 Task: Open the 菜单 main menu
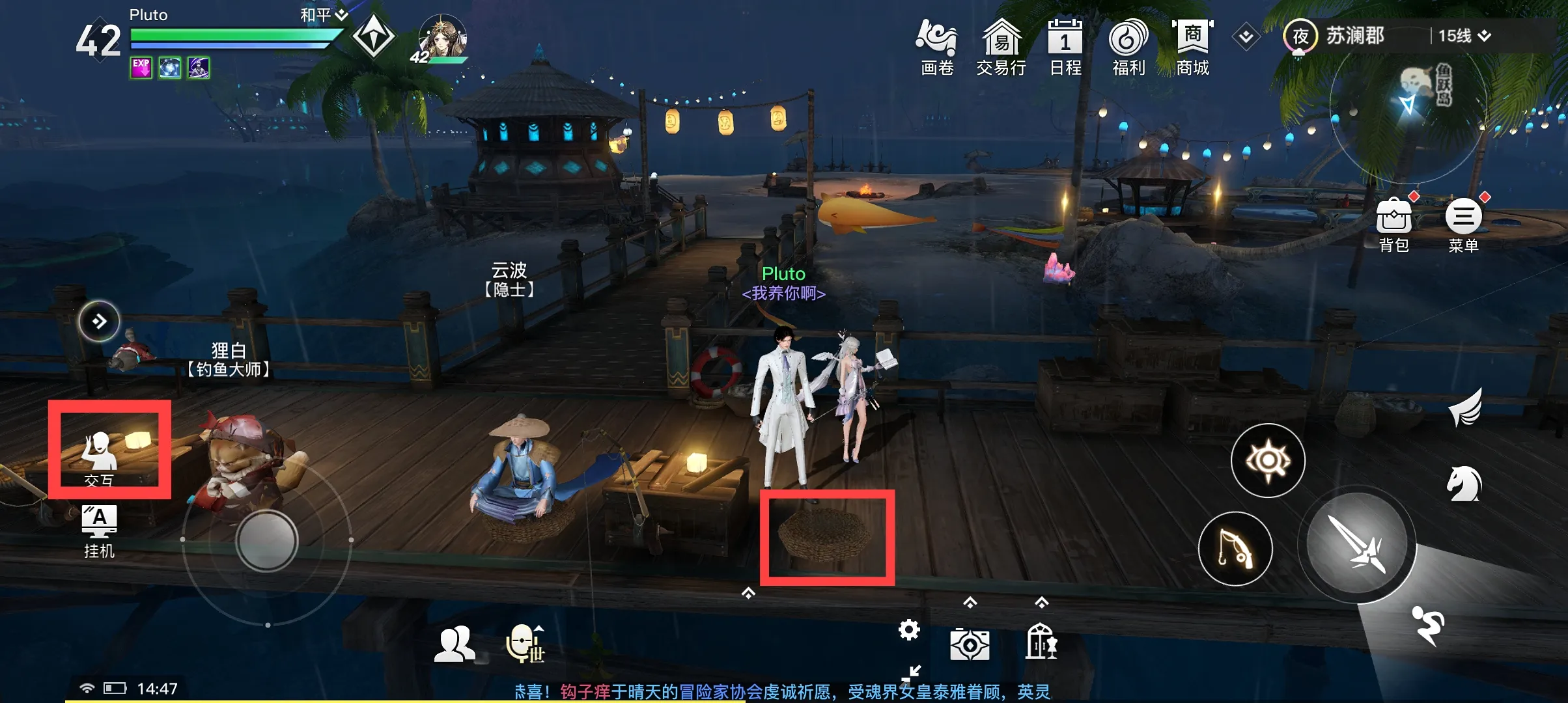click(1463, 223)
